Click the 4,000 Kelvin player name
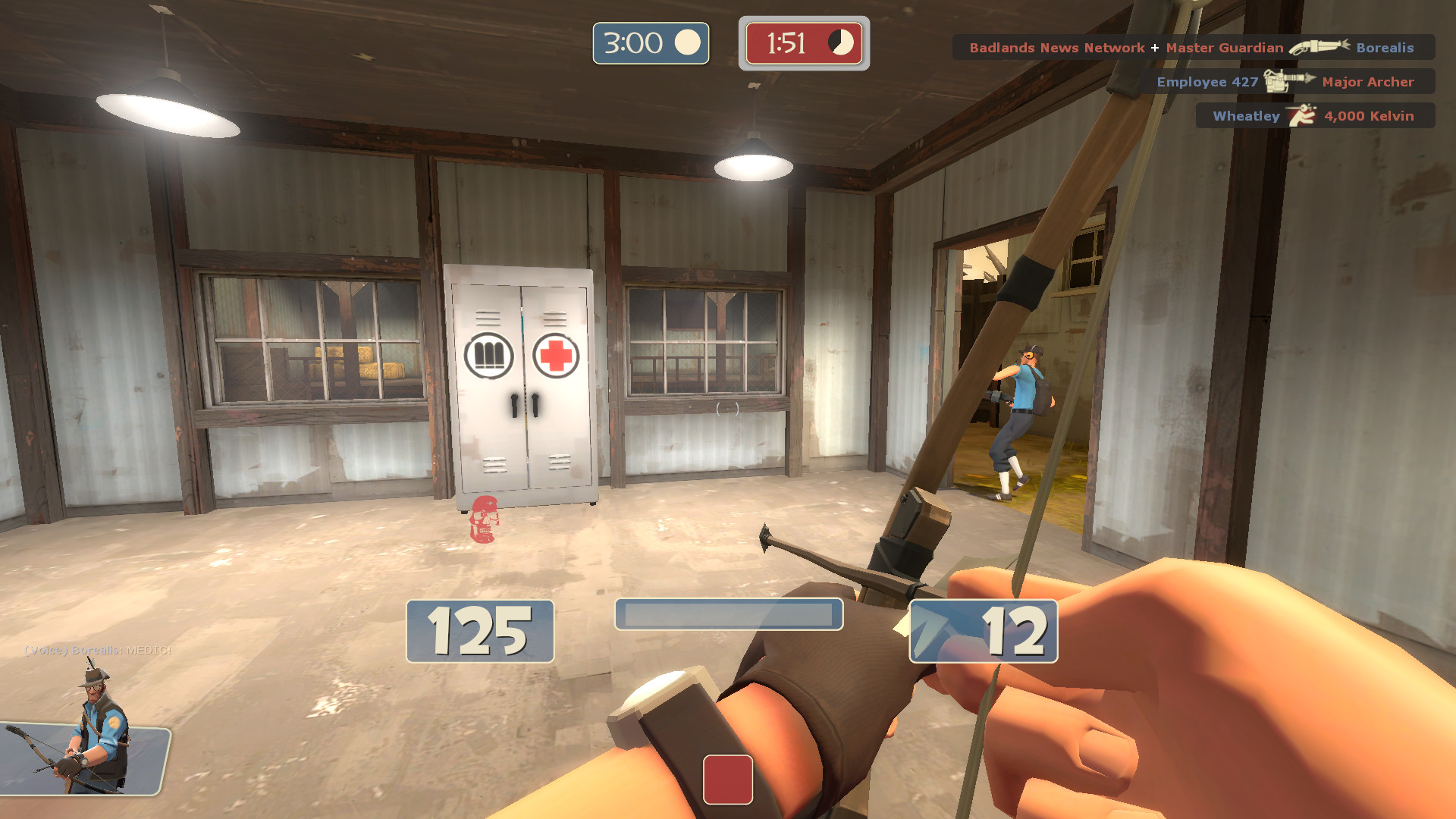1456x819 pixels. [x=1370, y=115]
